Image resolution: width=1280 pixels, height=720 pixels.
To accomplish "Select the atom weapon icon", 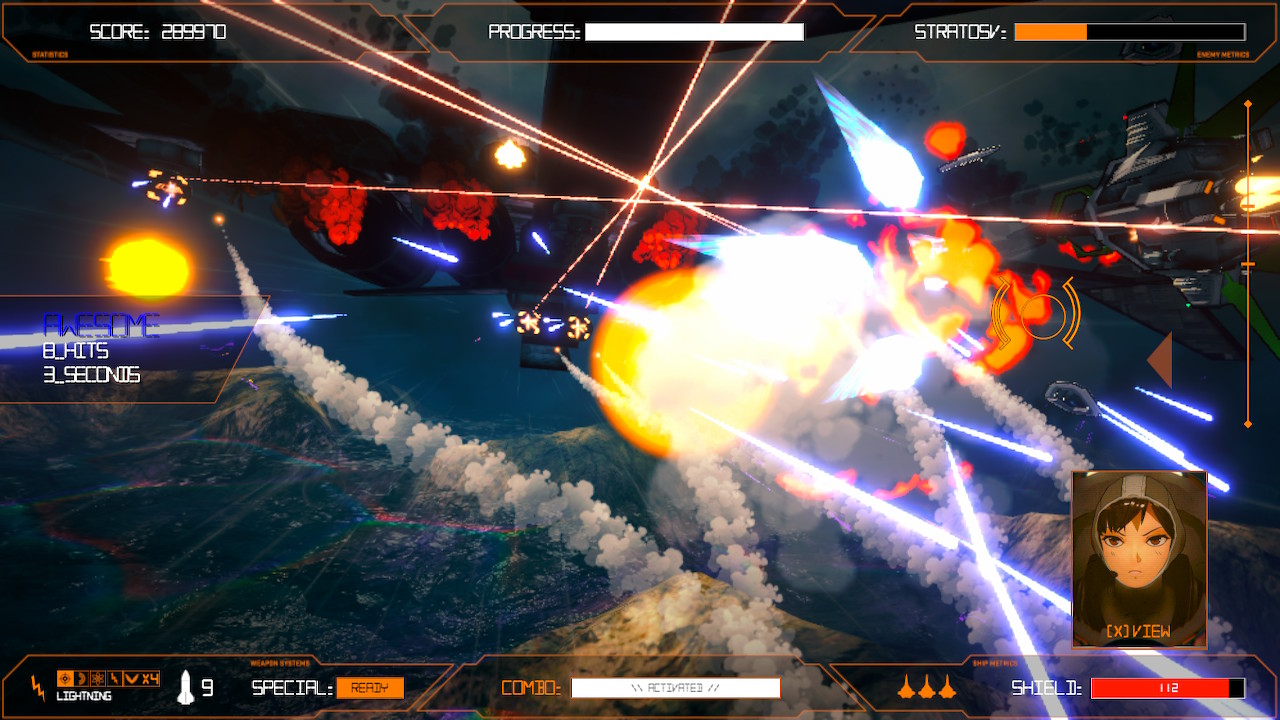I will pos(98,679).
